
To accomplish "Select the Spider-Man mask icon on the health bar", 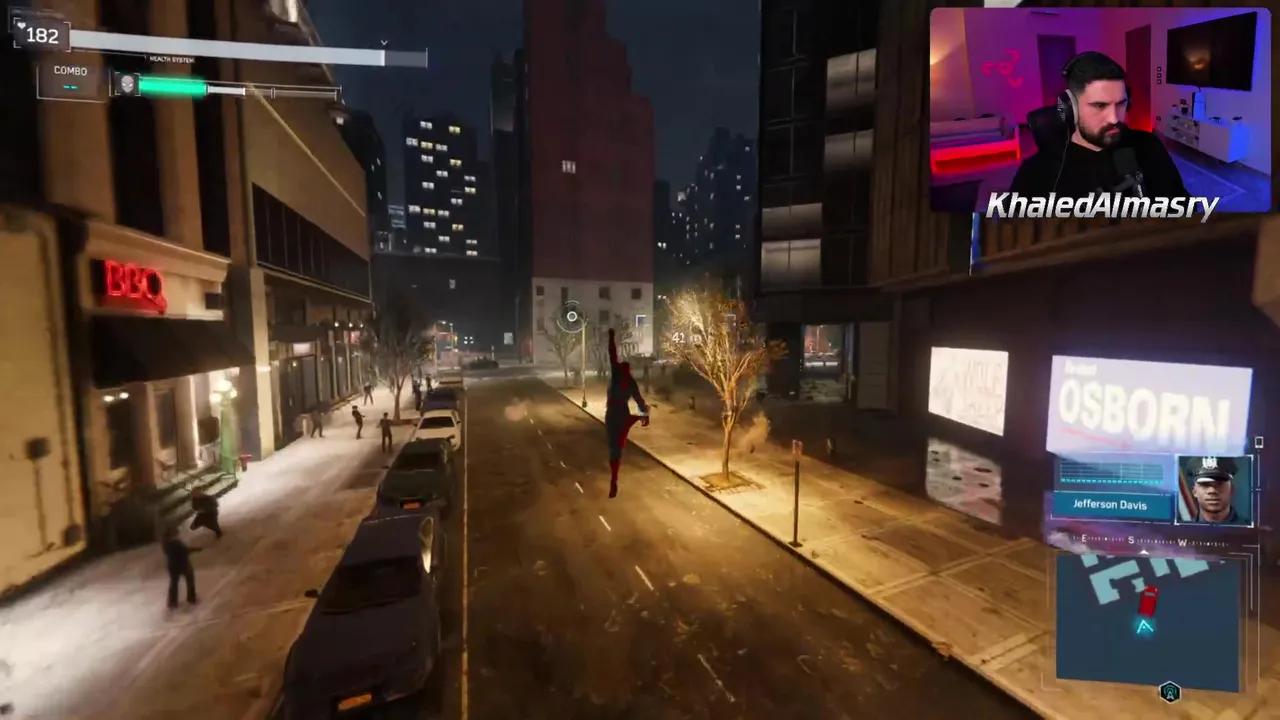I will coord(127,85).
